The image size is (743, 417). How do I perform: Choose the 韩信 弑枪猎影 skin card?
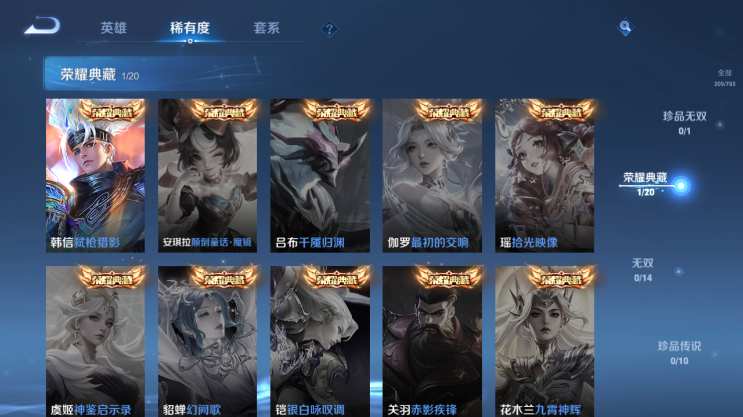point(95,175)
